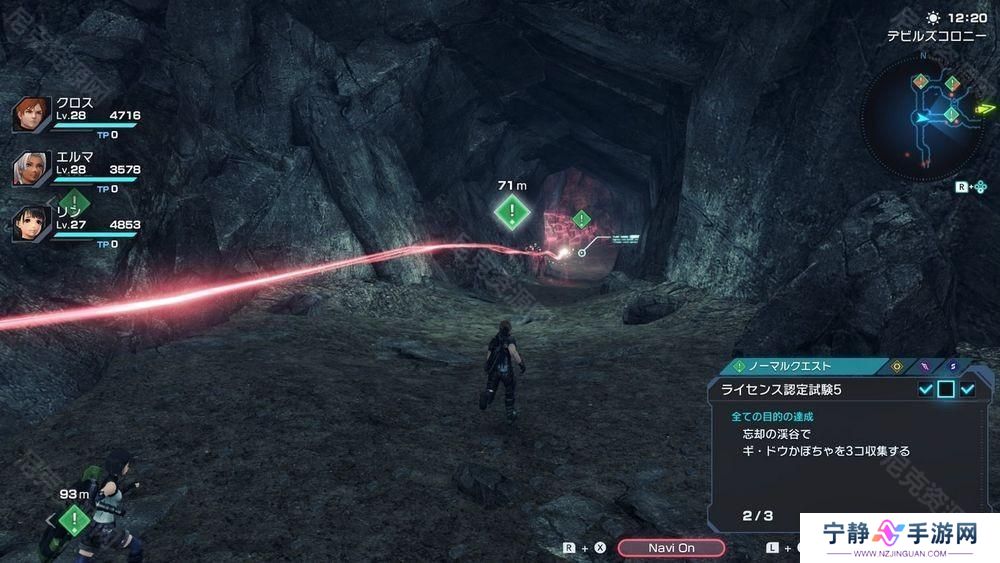The width and height of the screenshot is (1000, 563).
Task: Click the green quest marker showing 93 m
Action: click(x=74, y=519)
